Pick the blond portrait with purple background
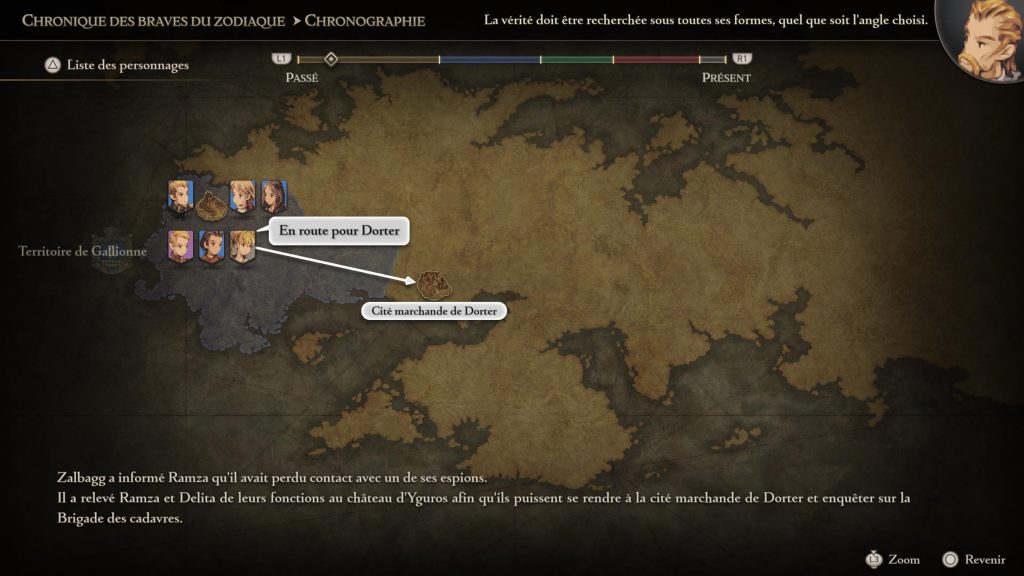 [181, 246]
